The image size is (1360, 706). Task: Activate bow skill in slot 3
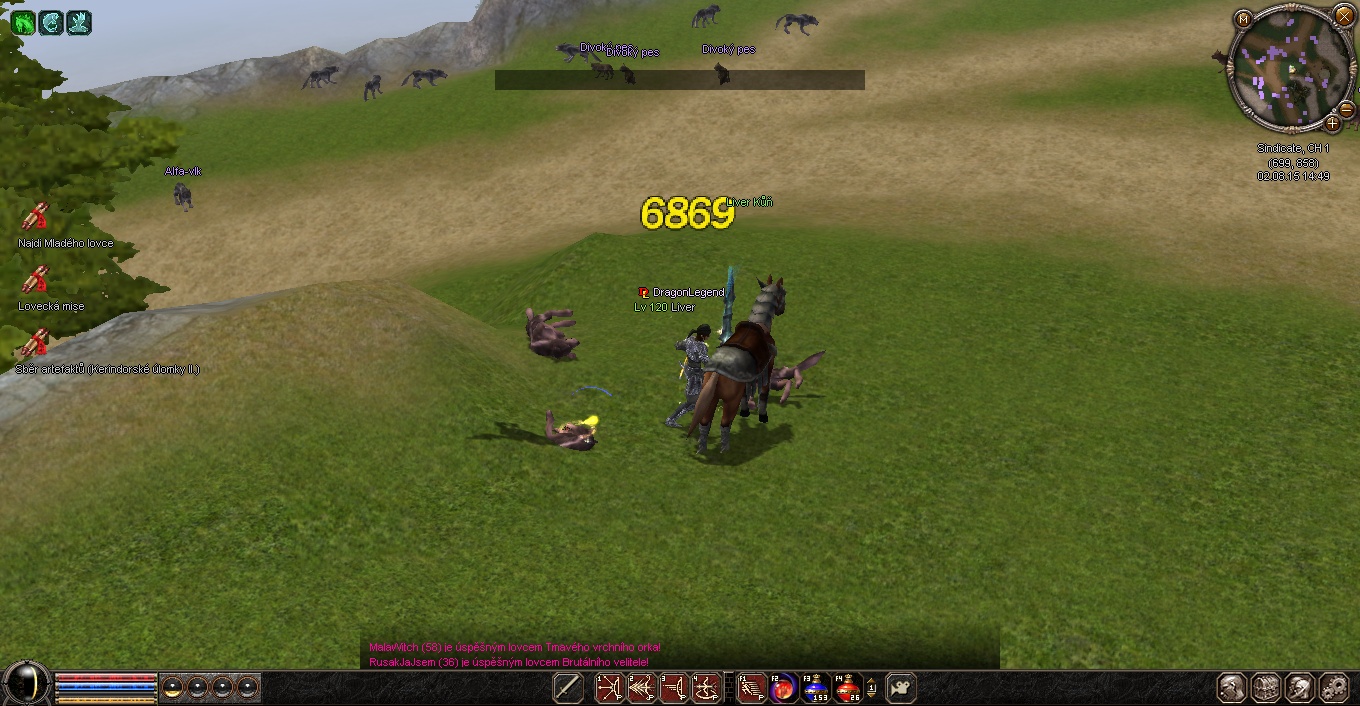pyautogui.click(x=674, y=688)
